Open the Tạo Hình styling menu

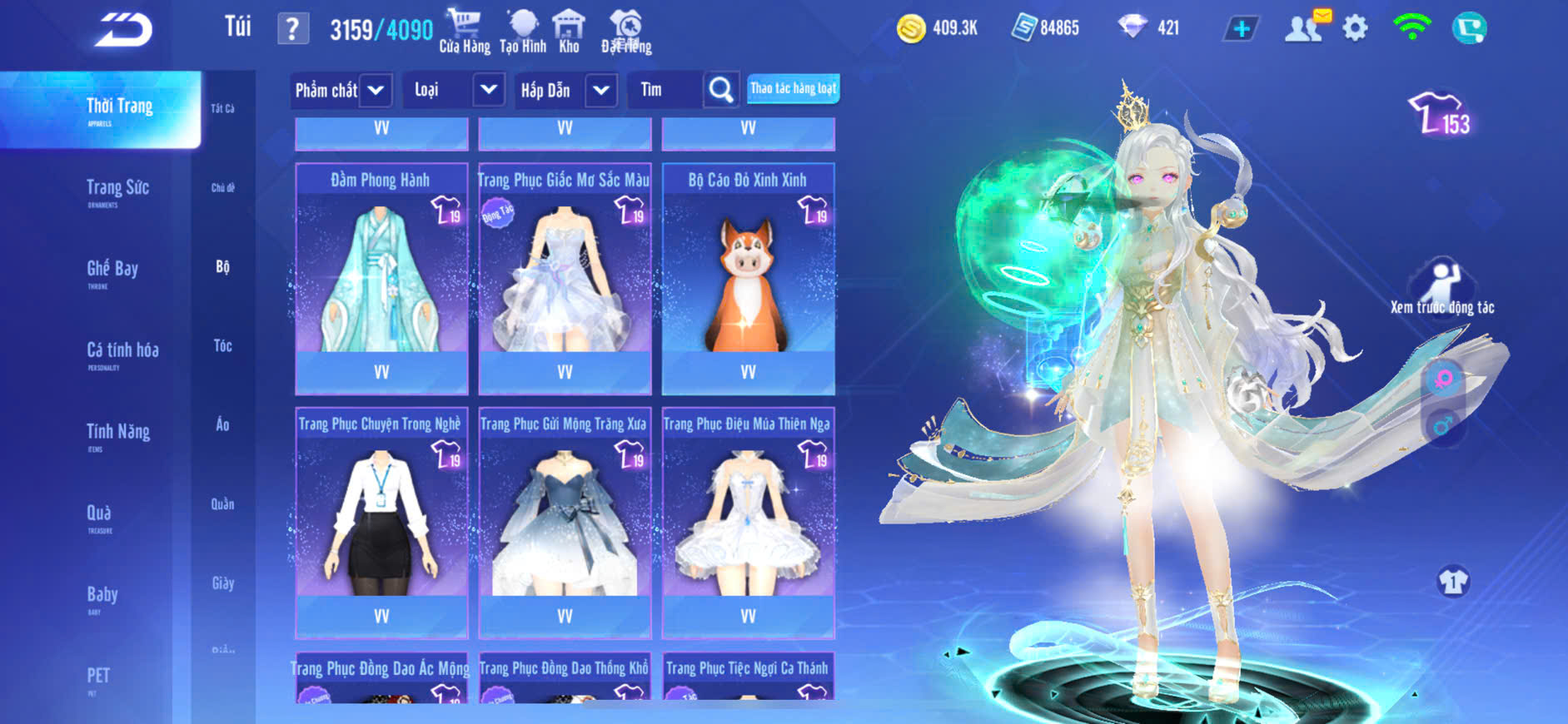(x=523, y=32)
